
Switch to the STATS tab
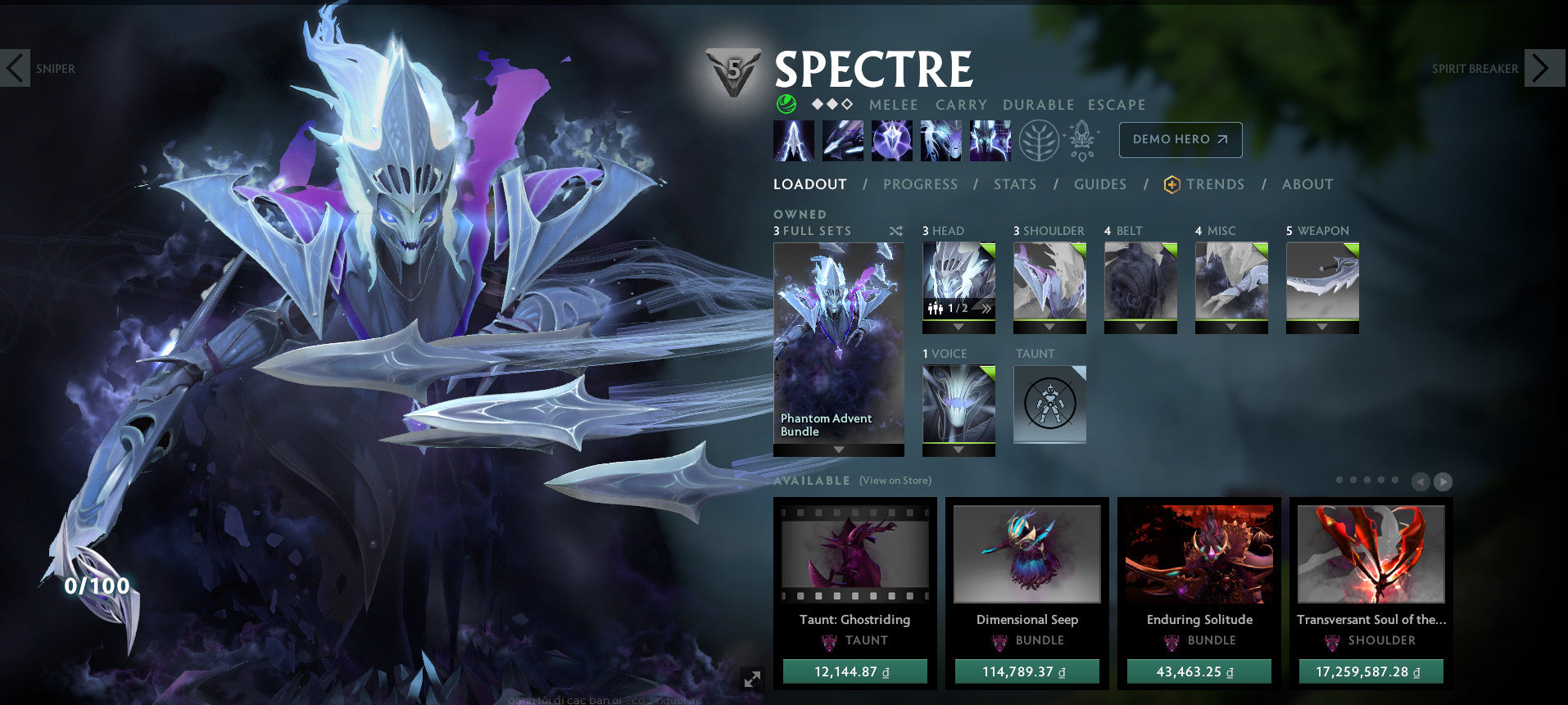[x=1015, y=184]
